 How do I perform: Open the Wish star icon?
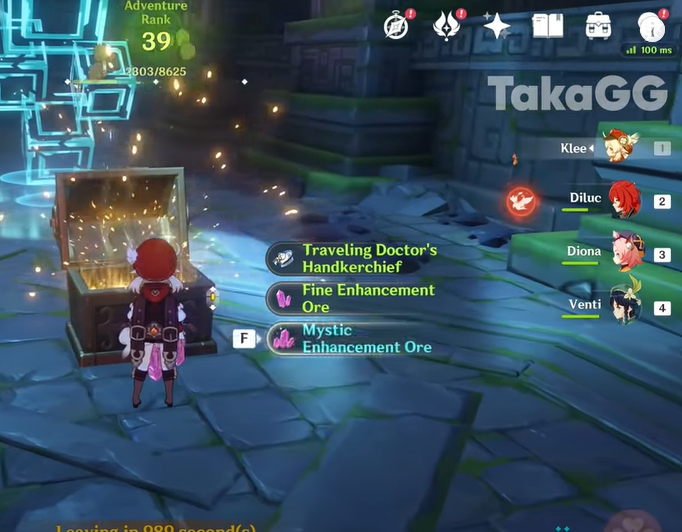click(497, 26)
